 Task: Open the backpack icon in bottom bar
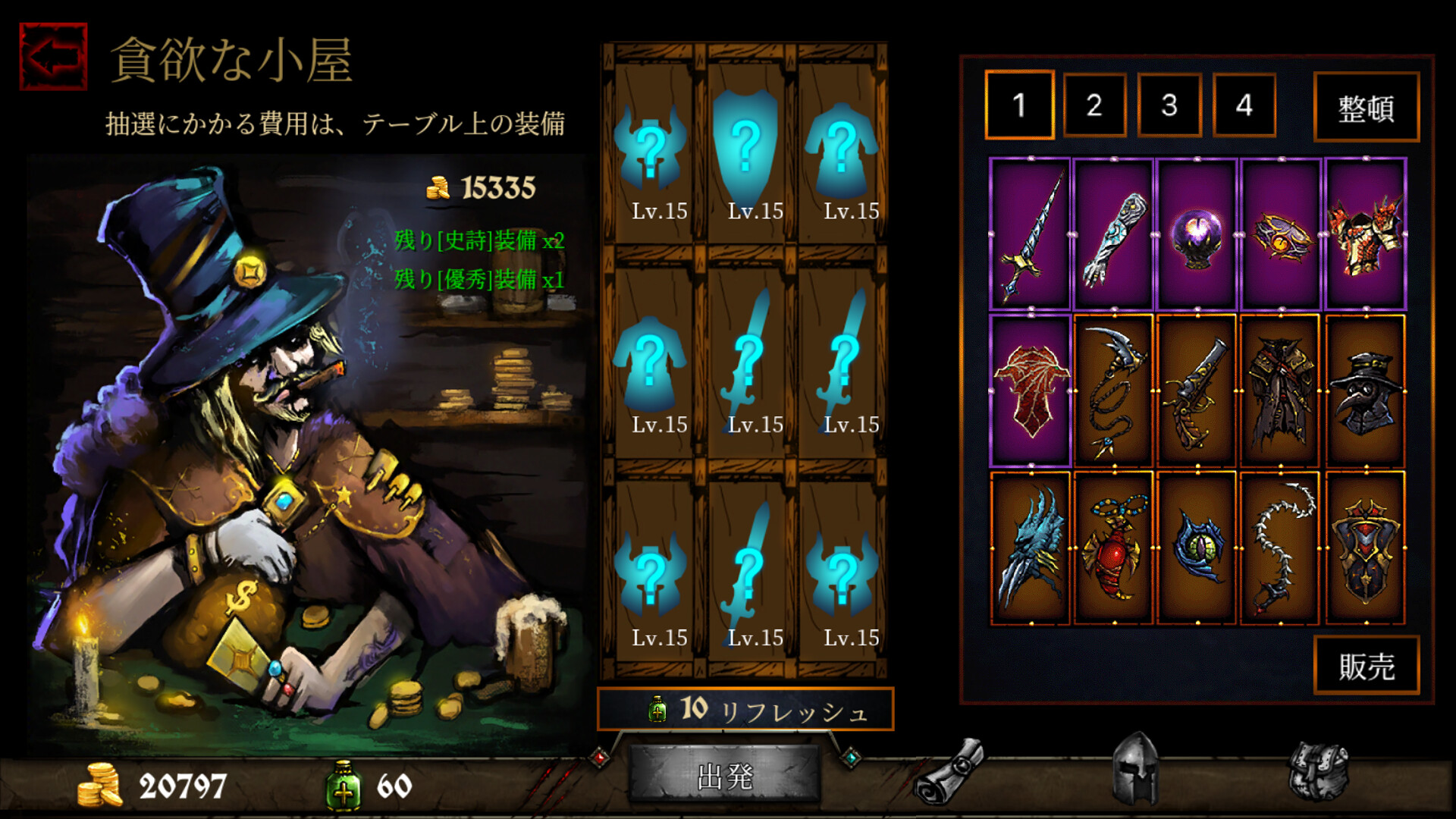[1318, 770]
